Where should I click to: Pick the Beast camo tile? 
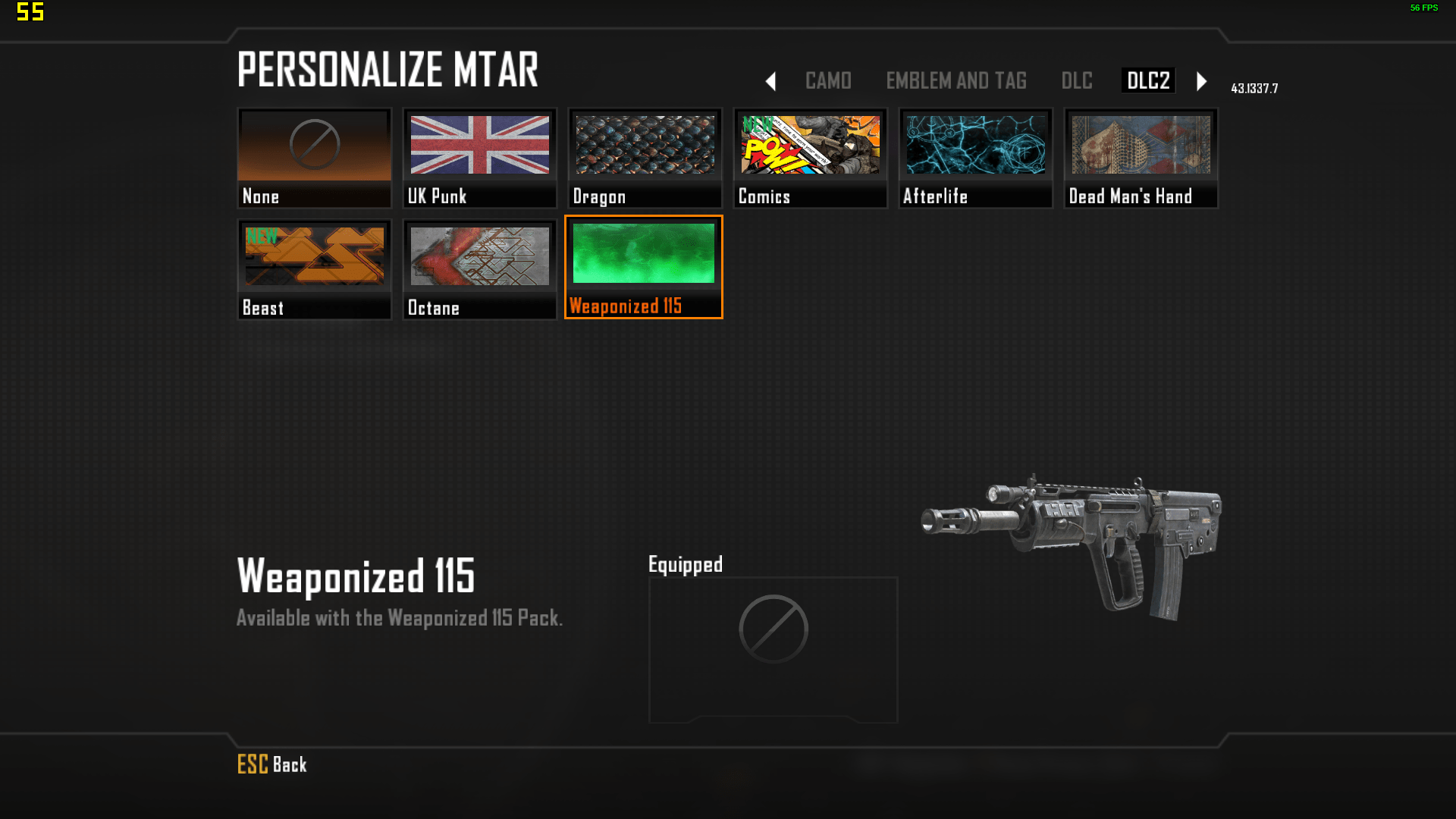314,269
